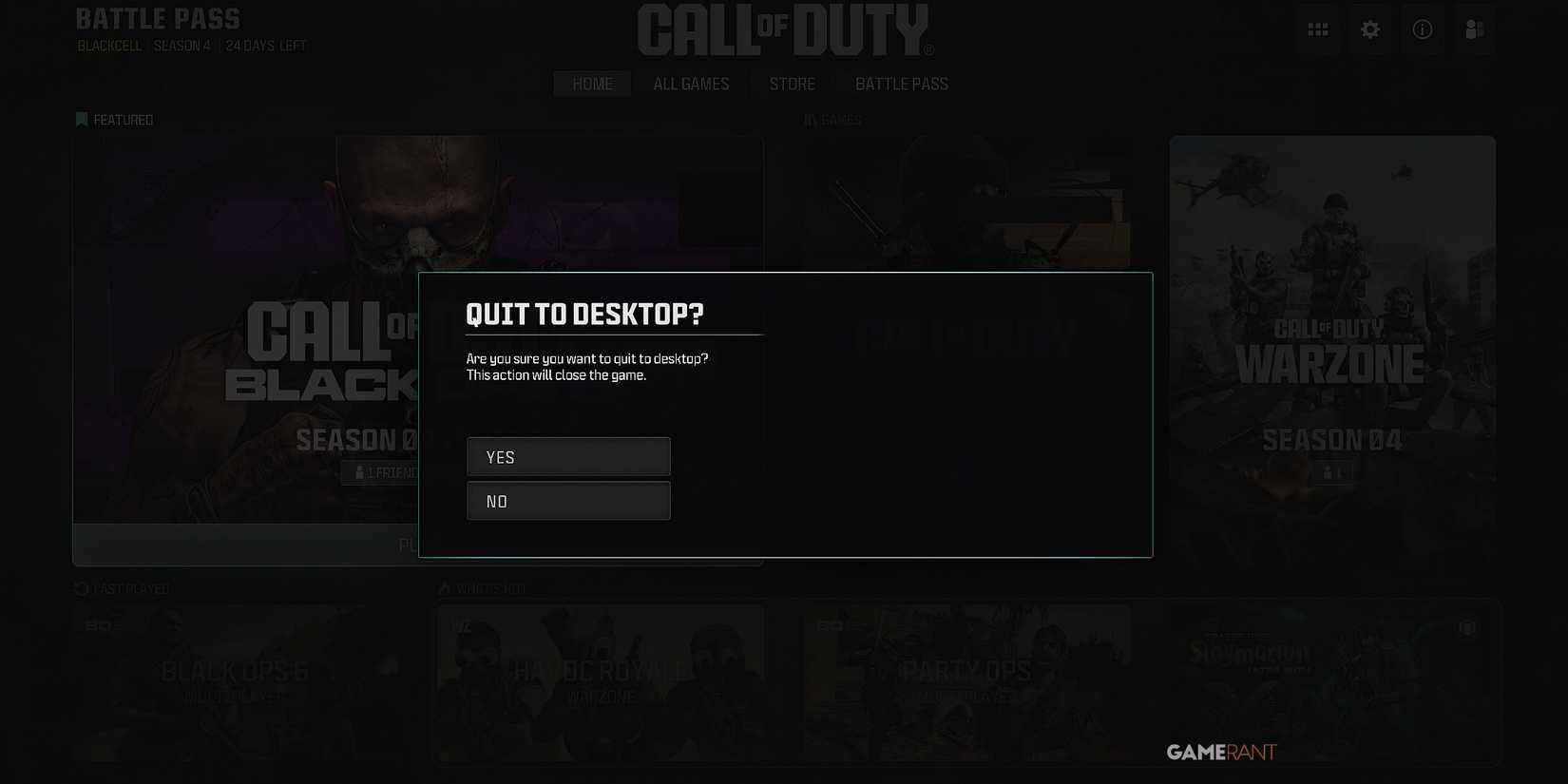
Task: Open the settings gear icon
Action: tap(1370, 29)
